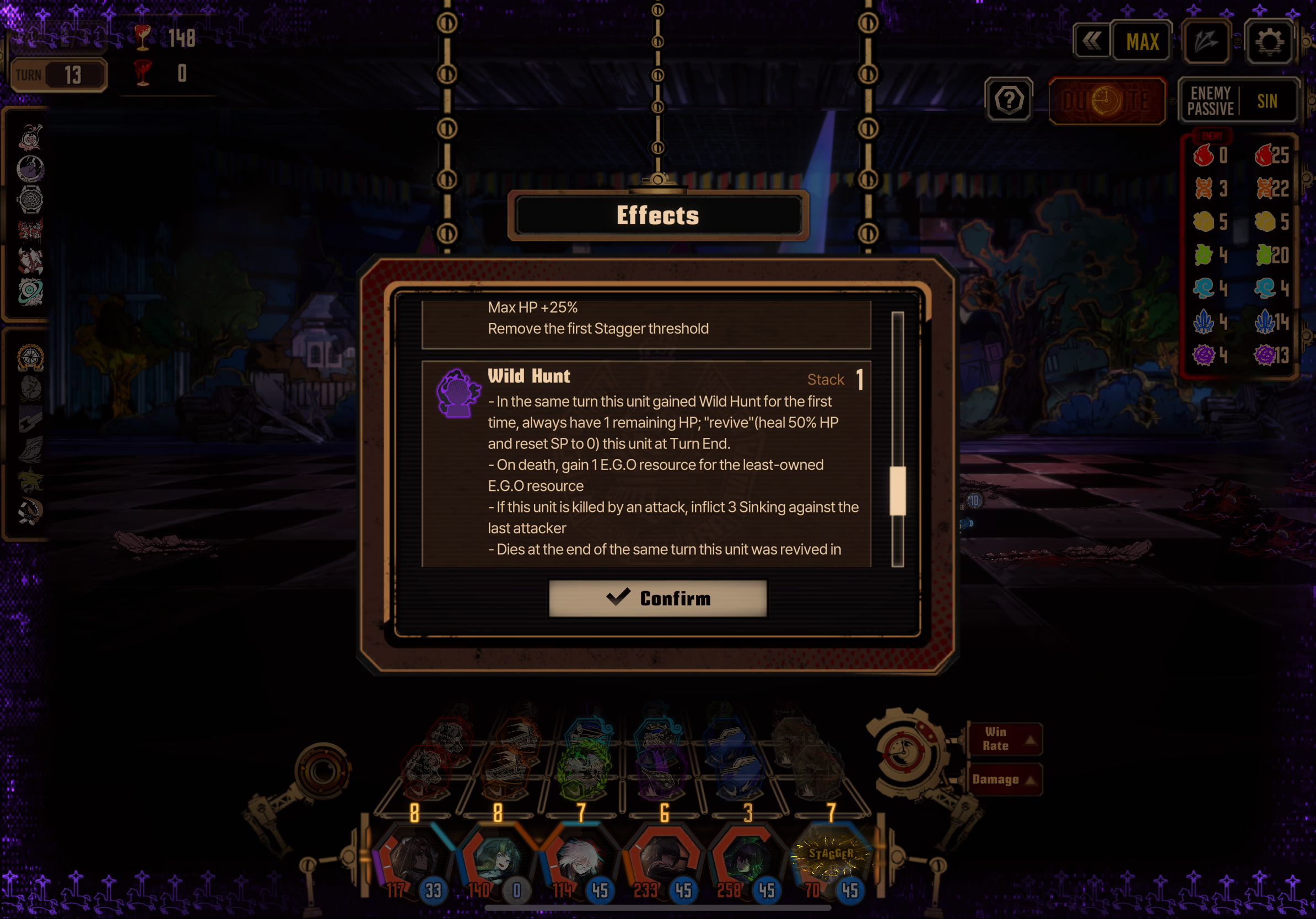Toggle the Damage auto-select button
The height and width of the screenshot is (919, 1316).
pos(1004,779)
